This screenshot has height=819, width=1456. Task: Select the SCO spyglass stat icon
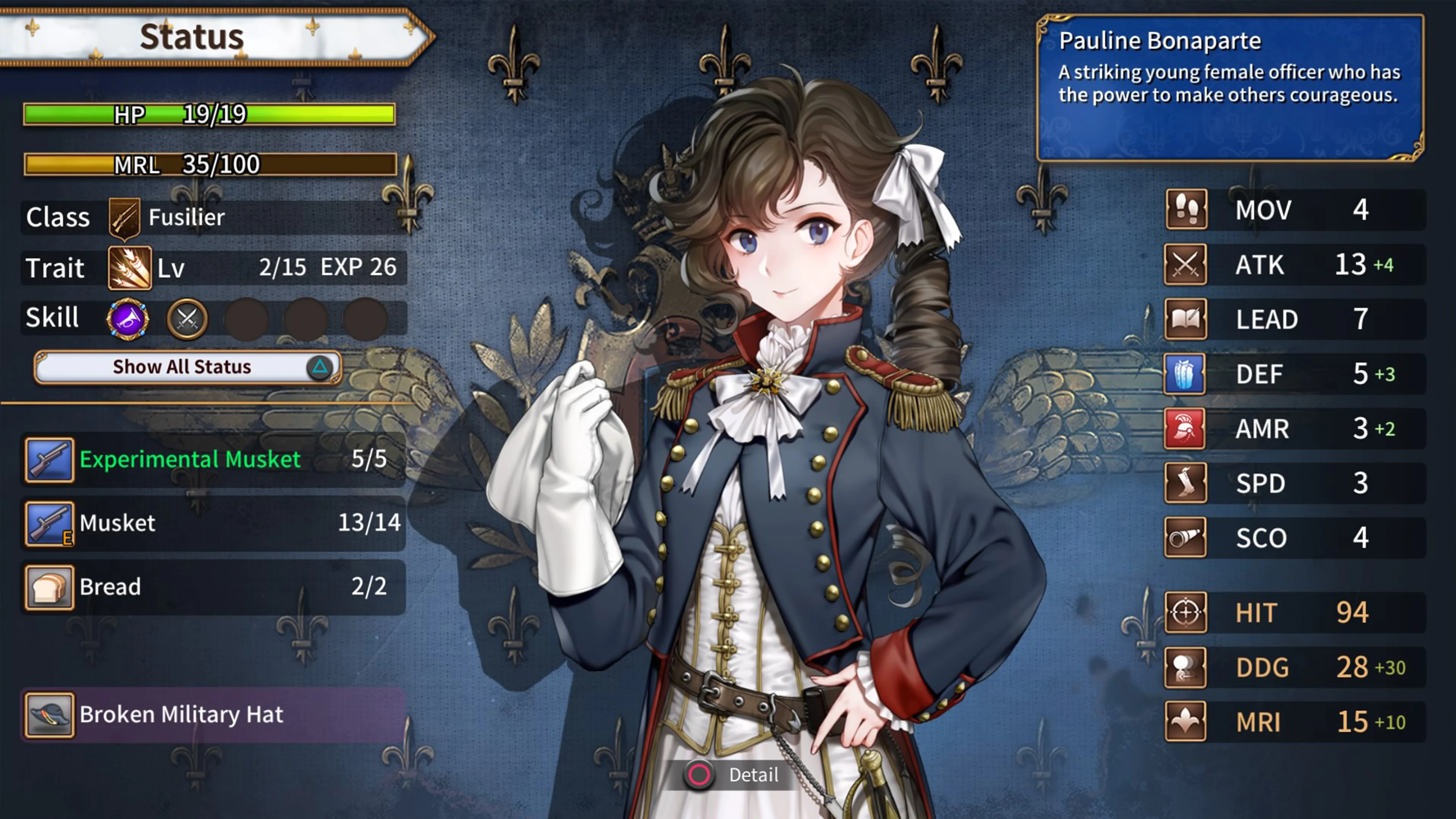point(1186,538)
